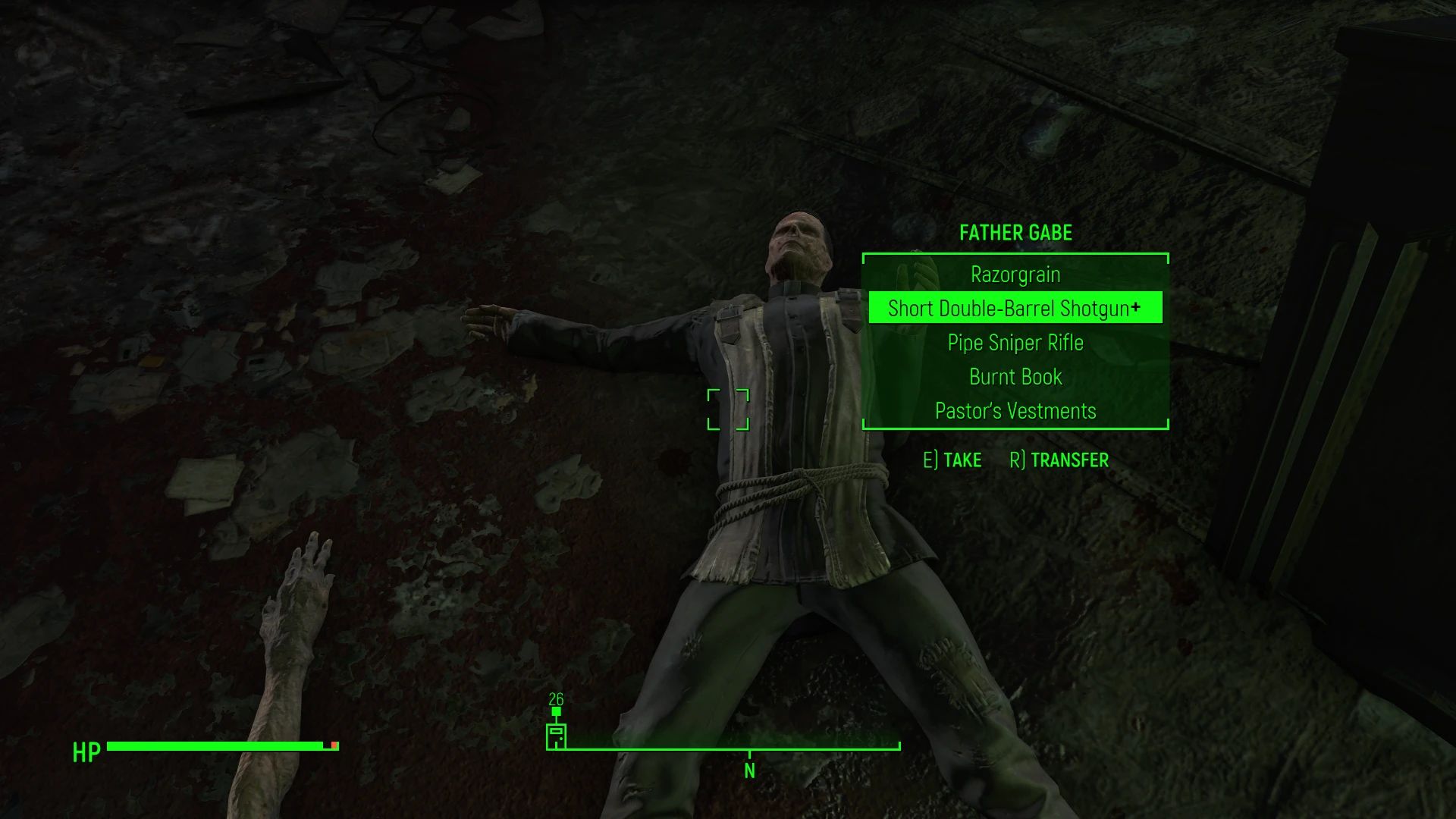Image resolution: width=1456 pixels, height=819 pixels.
Task: Click the FATHER GABE container title
Action: 1015,233
